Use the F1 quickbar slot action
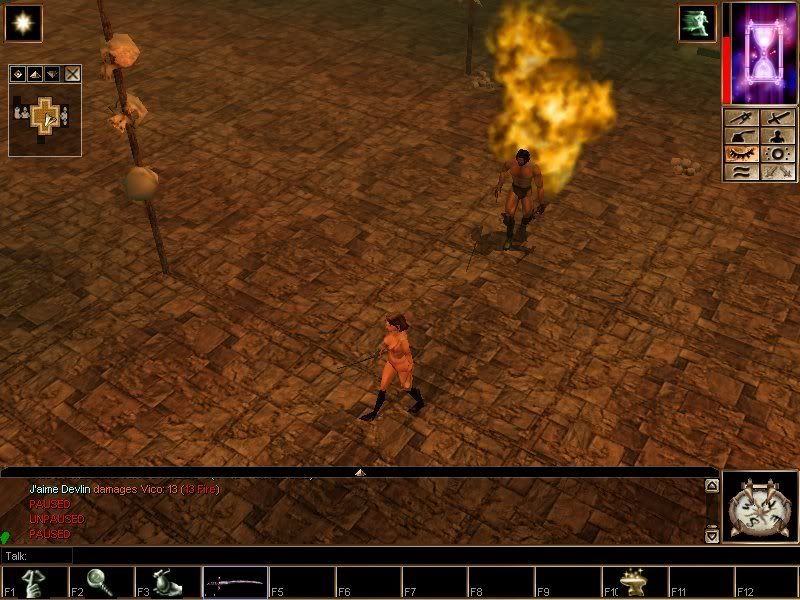800x600 pixels. [34, 582]
